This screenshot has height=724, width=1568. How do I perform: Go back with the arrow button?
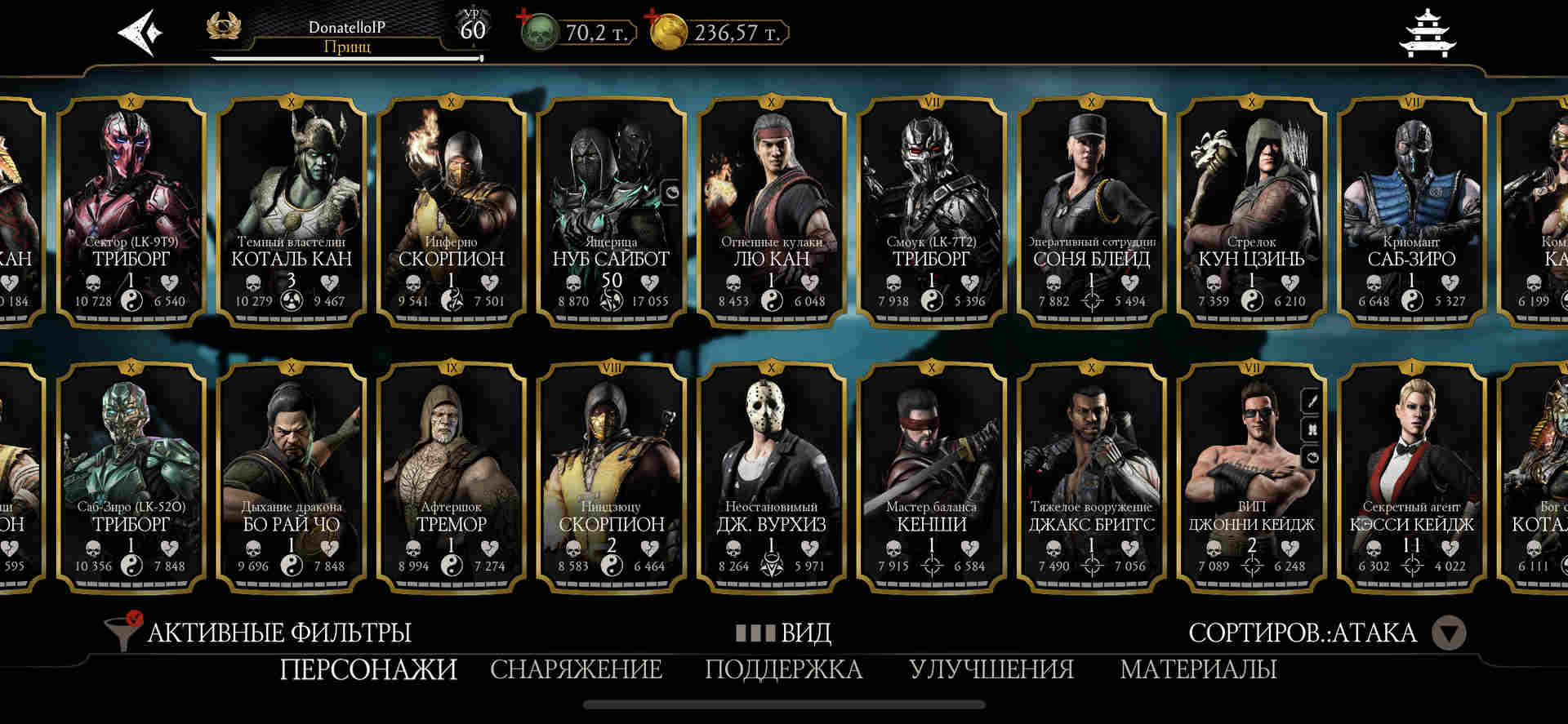pos(140,33)
